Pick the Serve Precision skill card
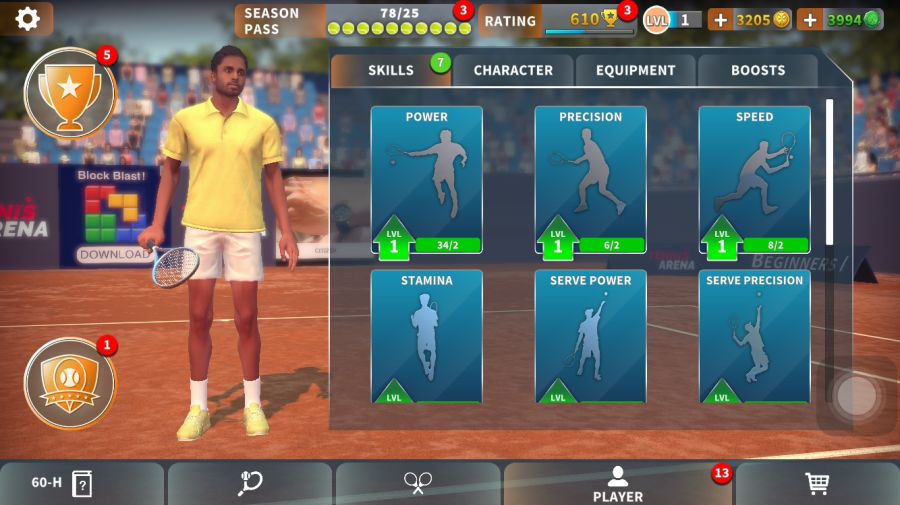This screenshot has height=505, width=900. (754, 337)
